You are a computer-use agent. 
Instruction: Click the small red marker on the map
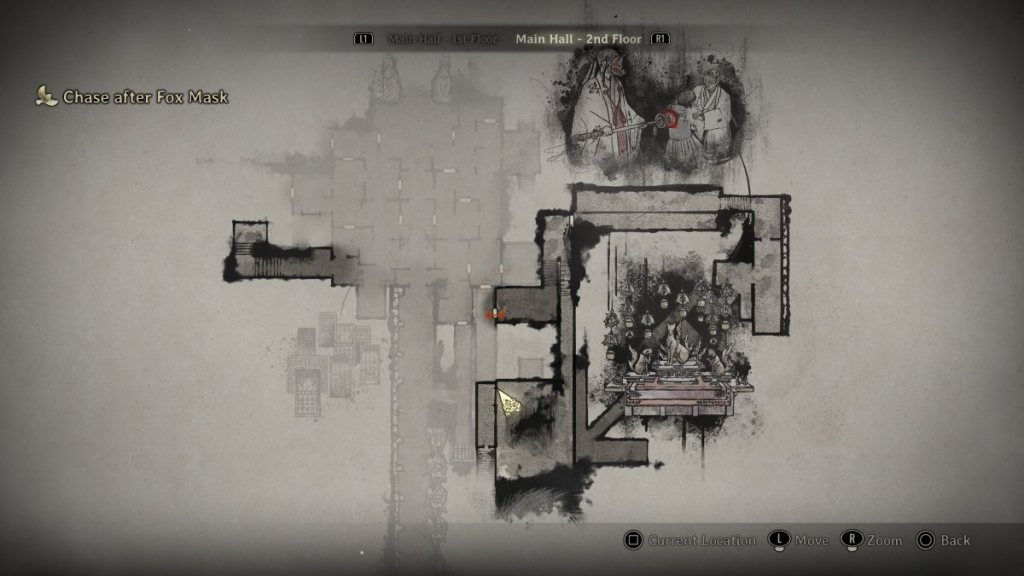pos(495,314)
